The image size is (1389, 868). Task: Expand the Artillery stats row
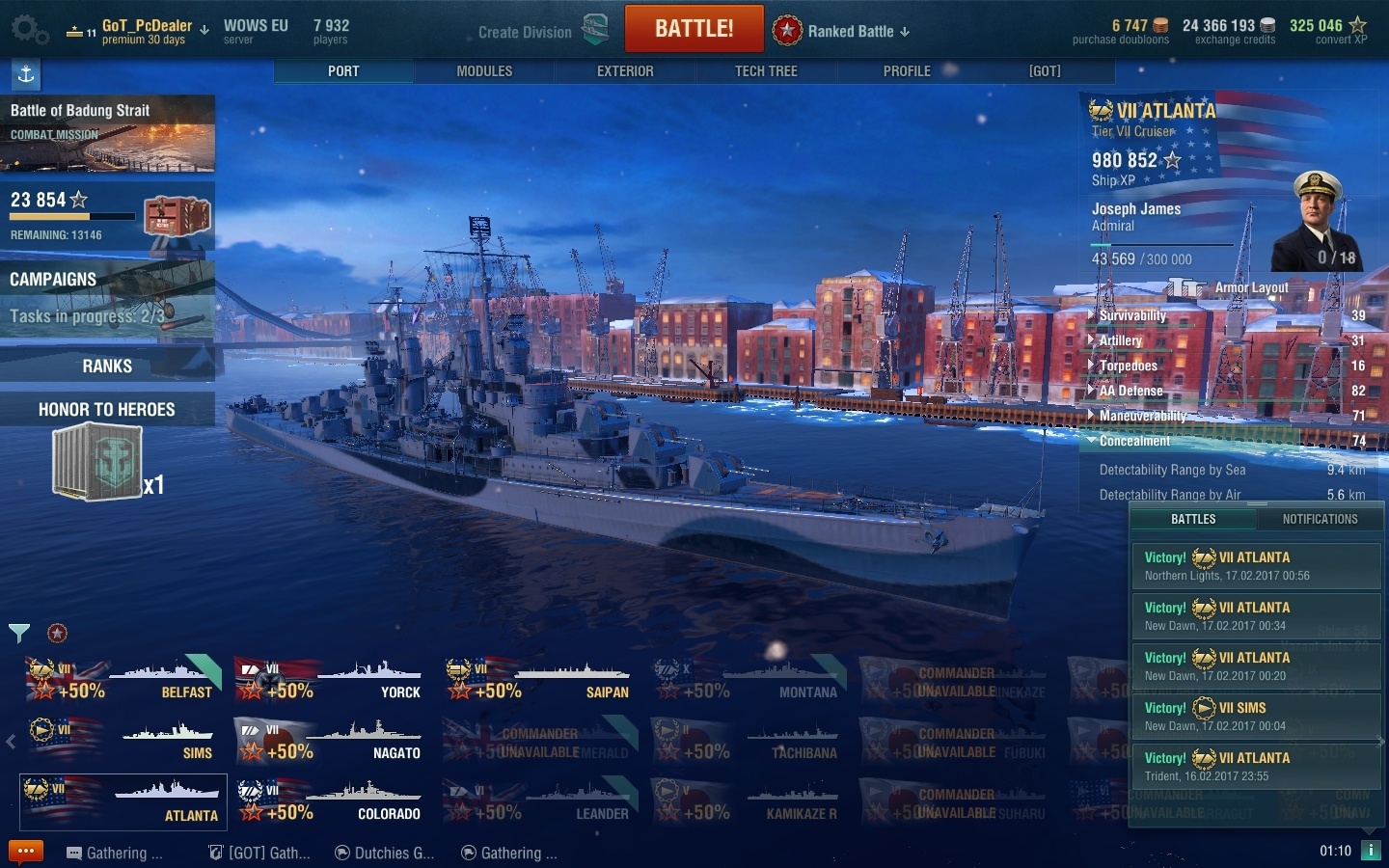tap(1121, 340)
